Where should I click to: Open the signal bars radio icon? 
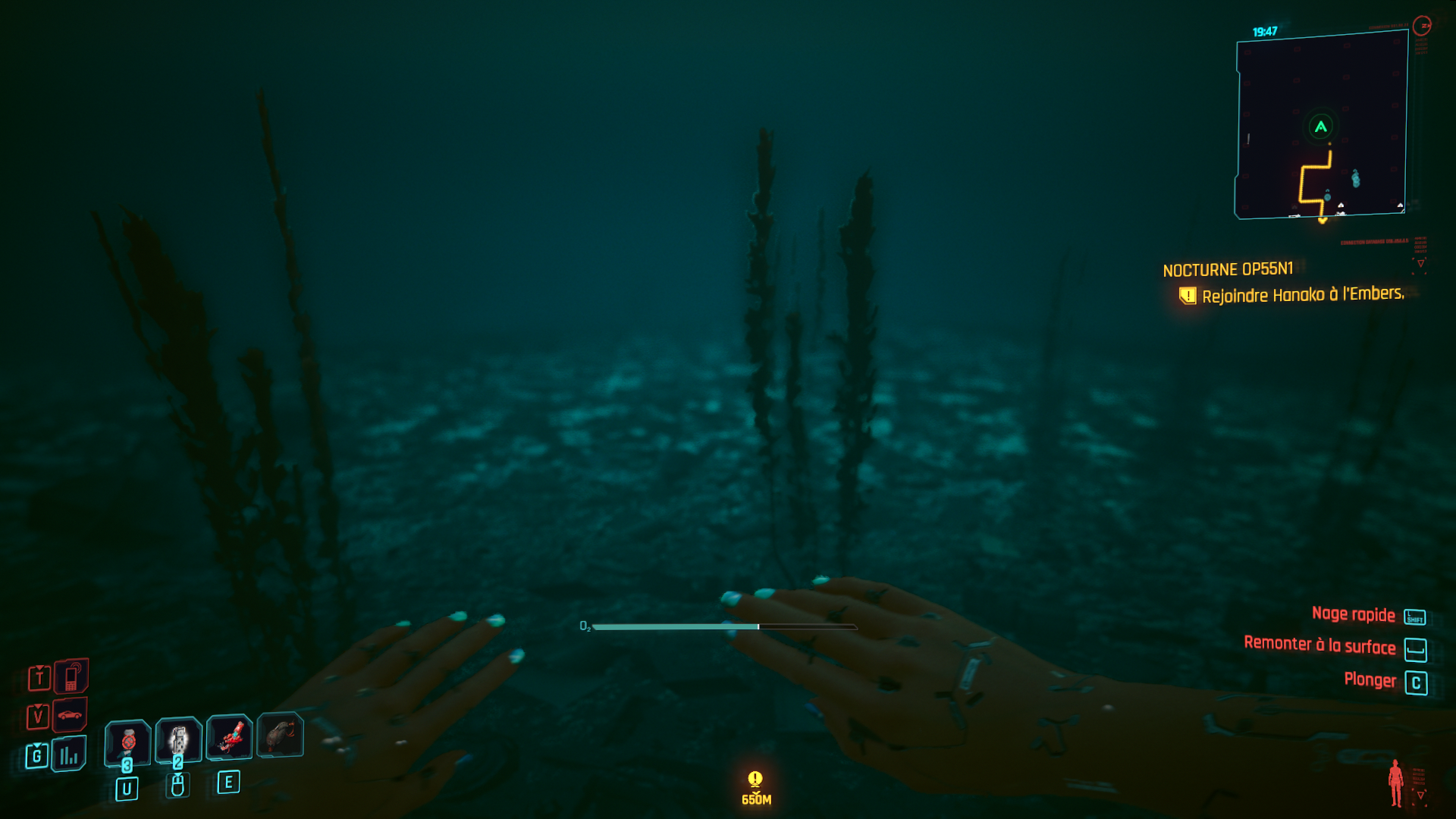69,755
